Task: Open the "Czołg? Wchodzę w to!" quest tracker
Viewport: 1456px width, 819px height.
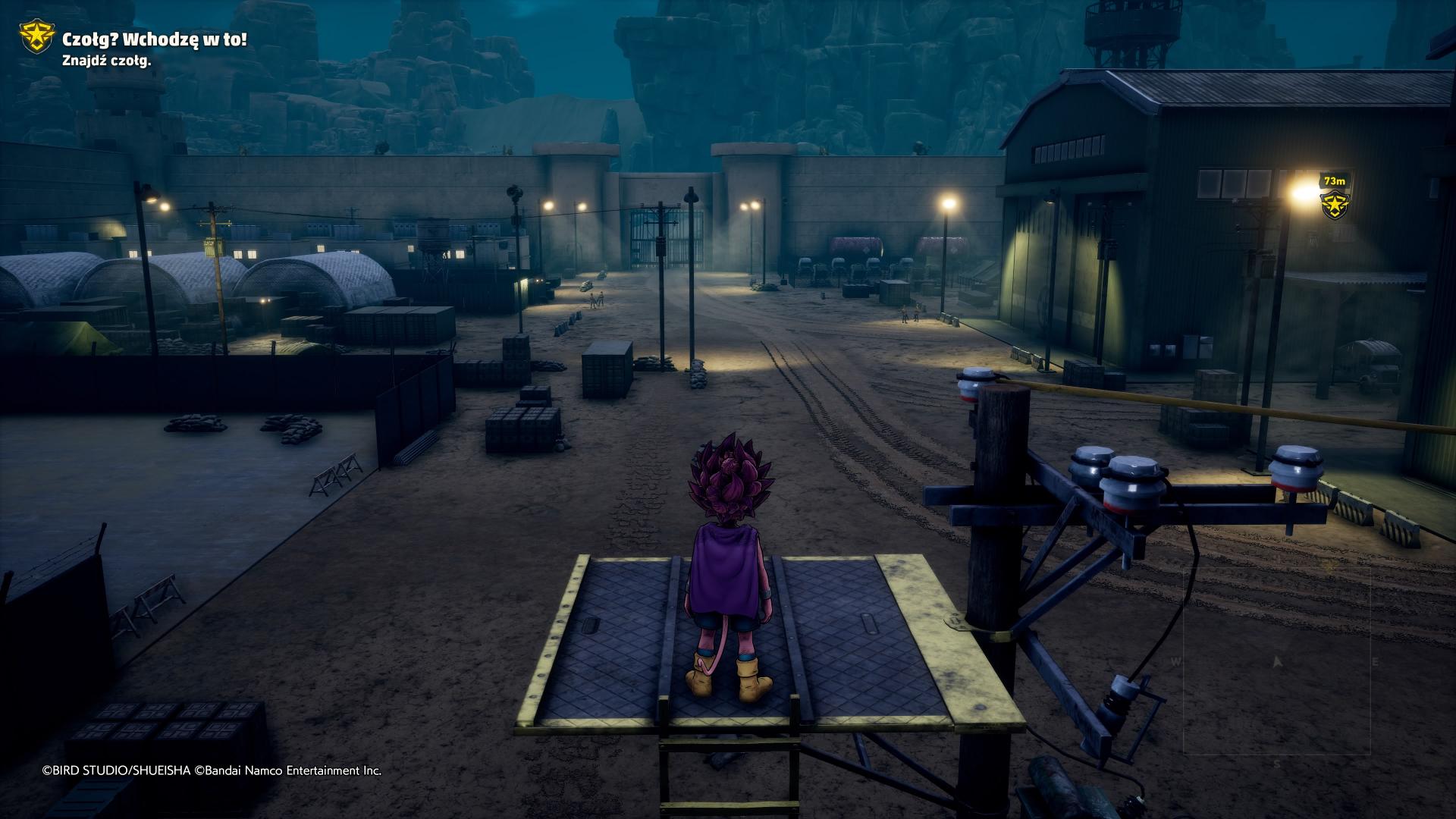Action: click(x=154, y=39)
